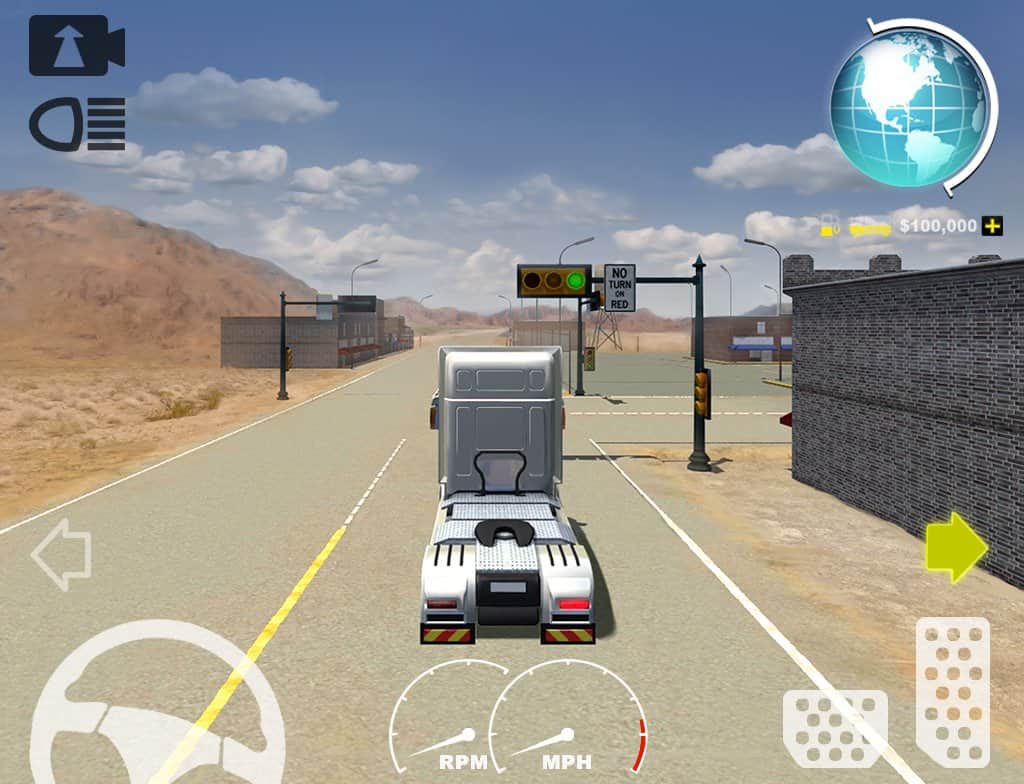1024x784 pixels.
Task: Step on the brake pedal
Action: point(835,727)
